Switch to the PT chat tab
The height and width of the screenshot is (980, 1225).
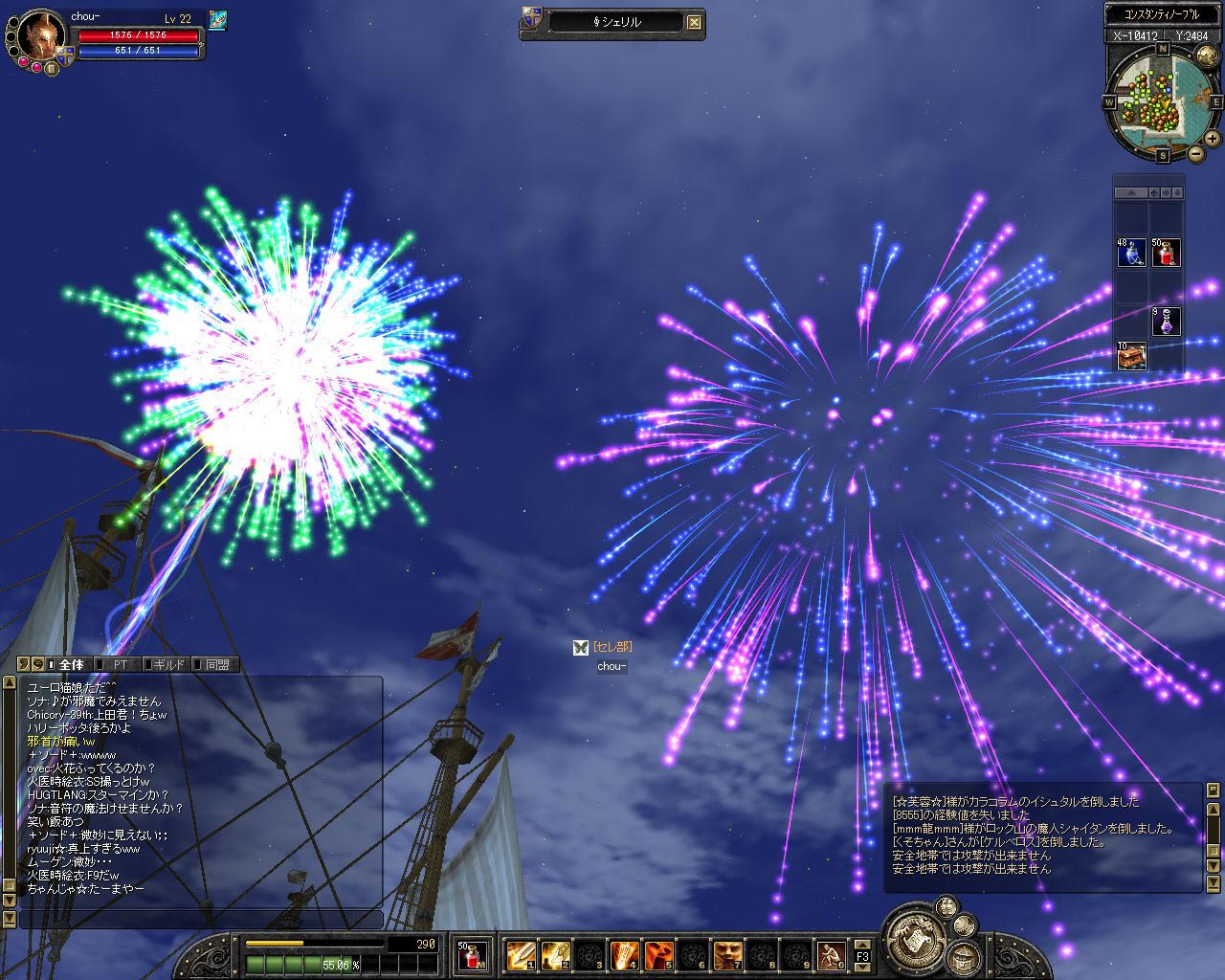(120, 664)
